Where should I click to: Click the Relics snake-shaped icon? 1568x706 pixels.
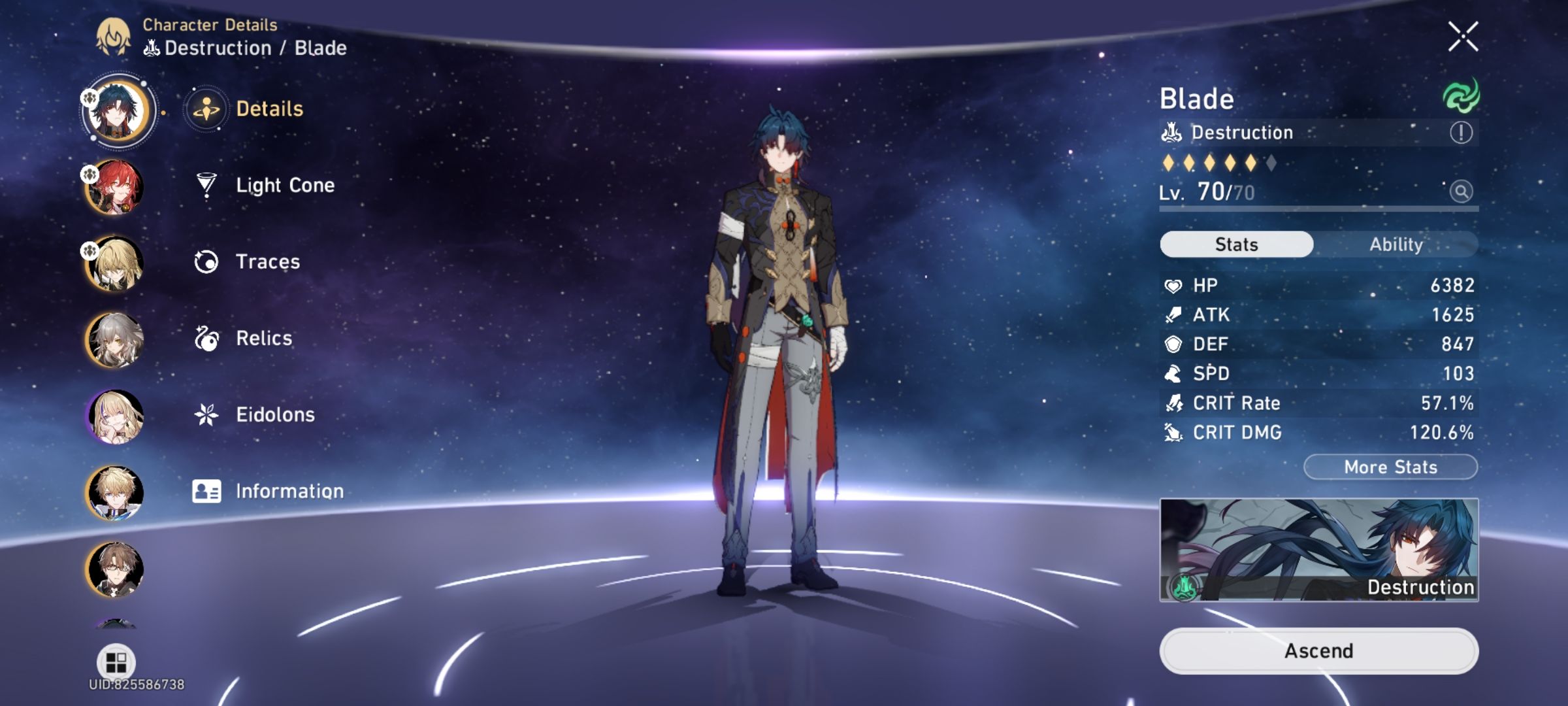[x=206, y=338]
